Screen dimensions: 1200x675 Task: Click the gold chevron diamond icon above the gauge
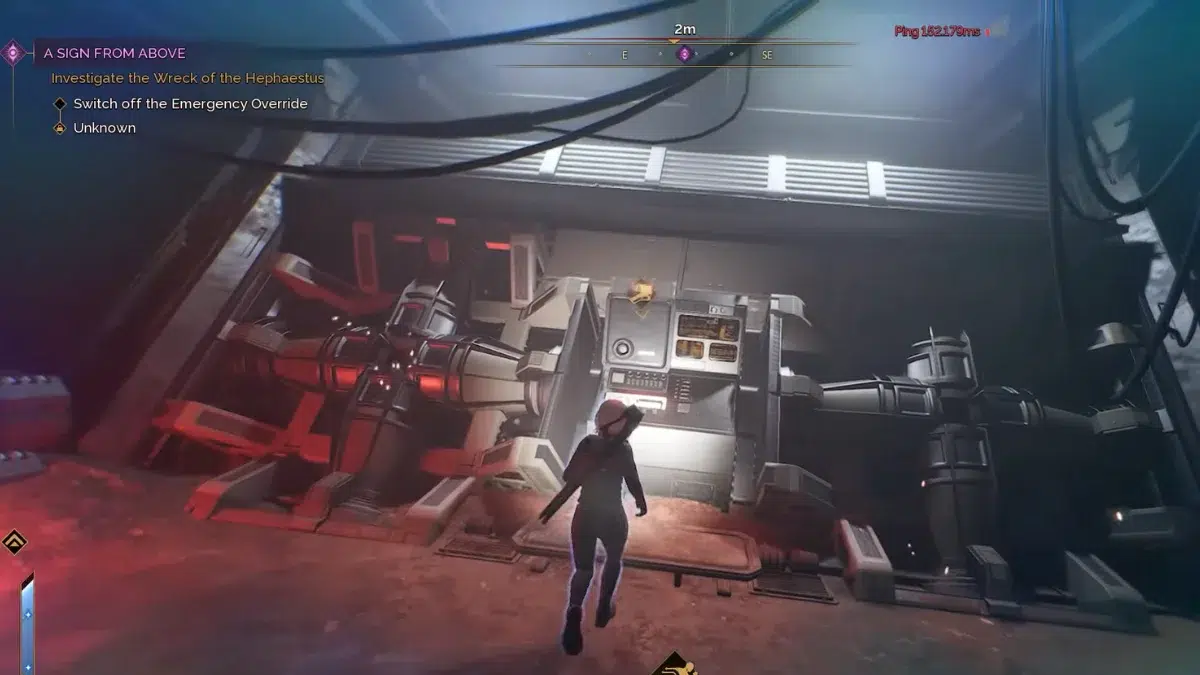click(14, 543)
